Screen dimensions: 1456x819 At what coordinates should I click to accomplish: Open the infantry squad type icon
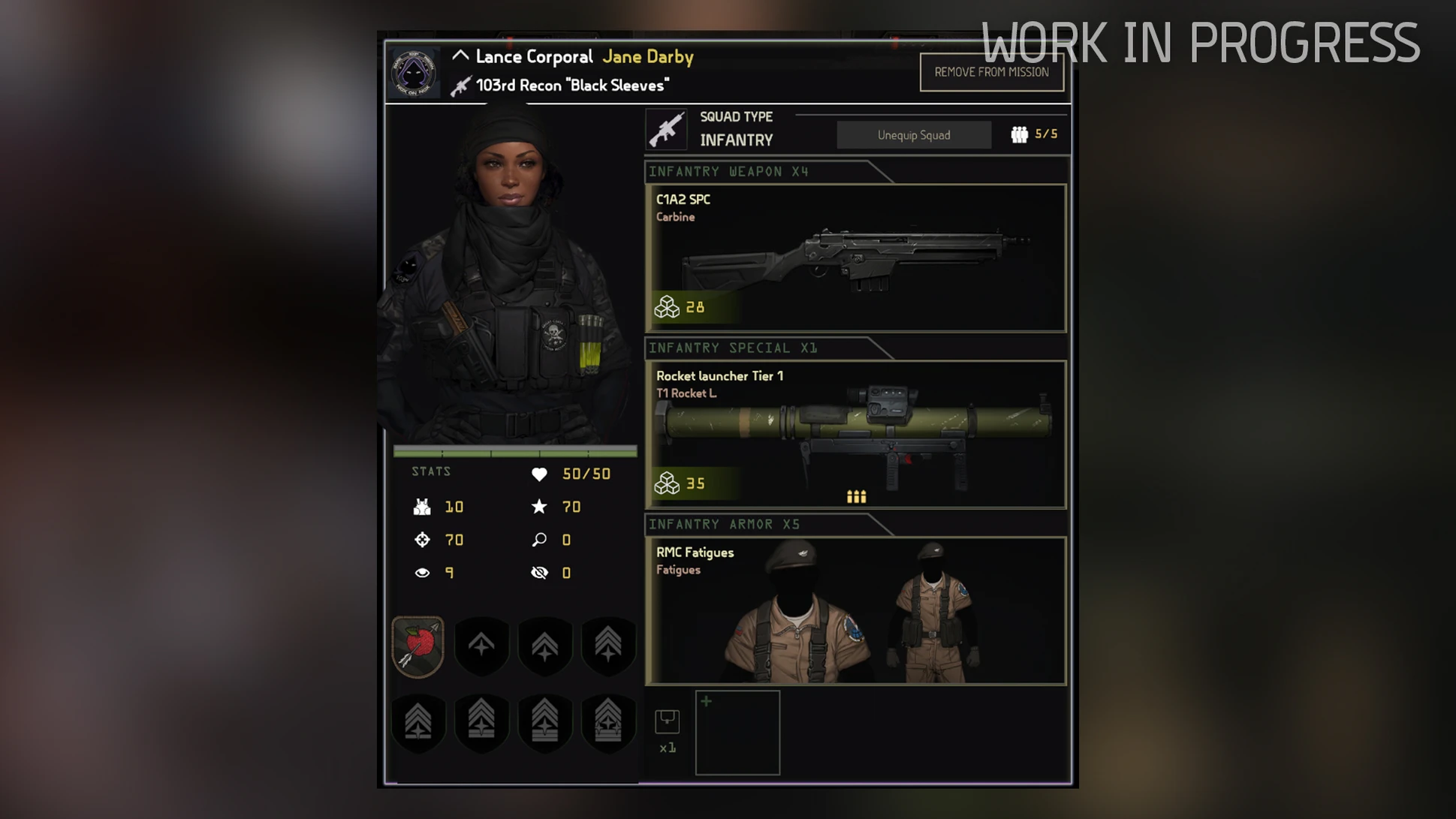[x=666, y=130]
